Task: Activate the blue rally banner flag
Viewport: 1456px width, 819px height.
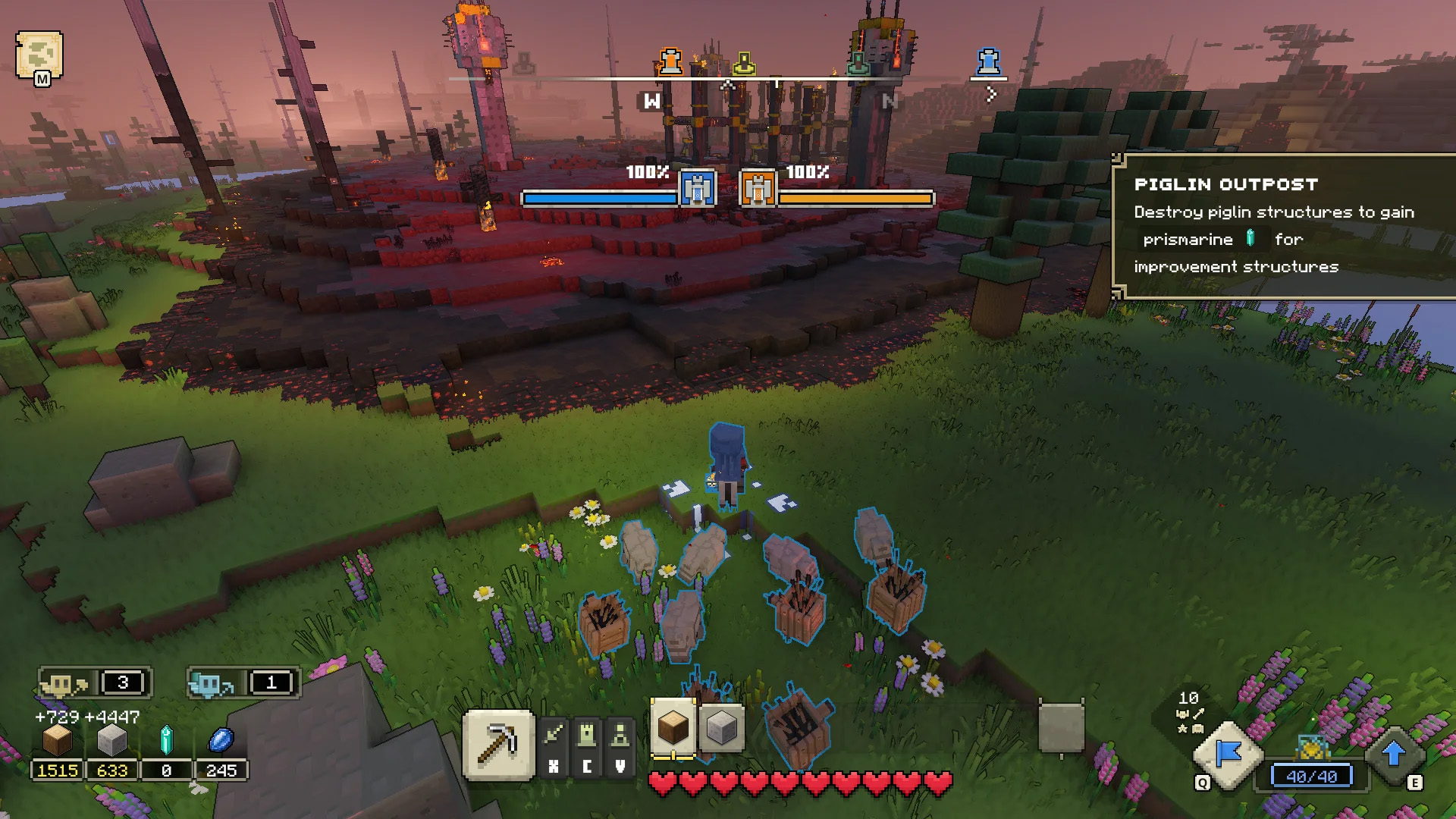Action: click(x=1228, y=755)
